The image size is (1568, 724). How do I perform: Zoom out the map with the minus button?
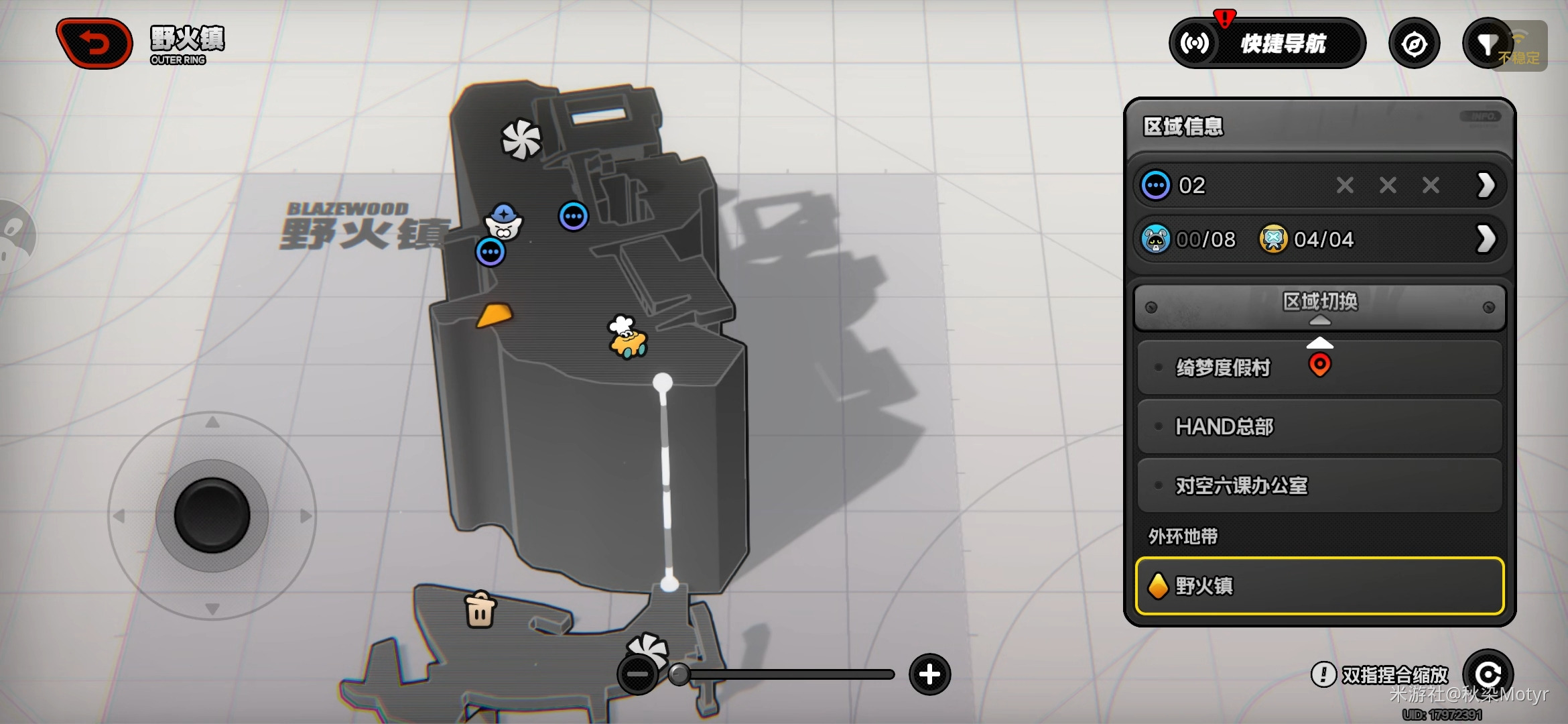(x=637, y=674)
